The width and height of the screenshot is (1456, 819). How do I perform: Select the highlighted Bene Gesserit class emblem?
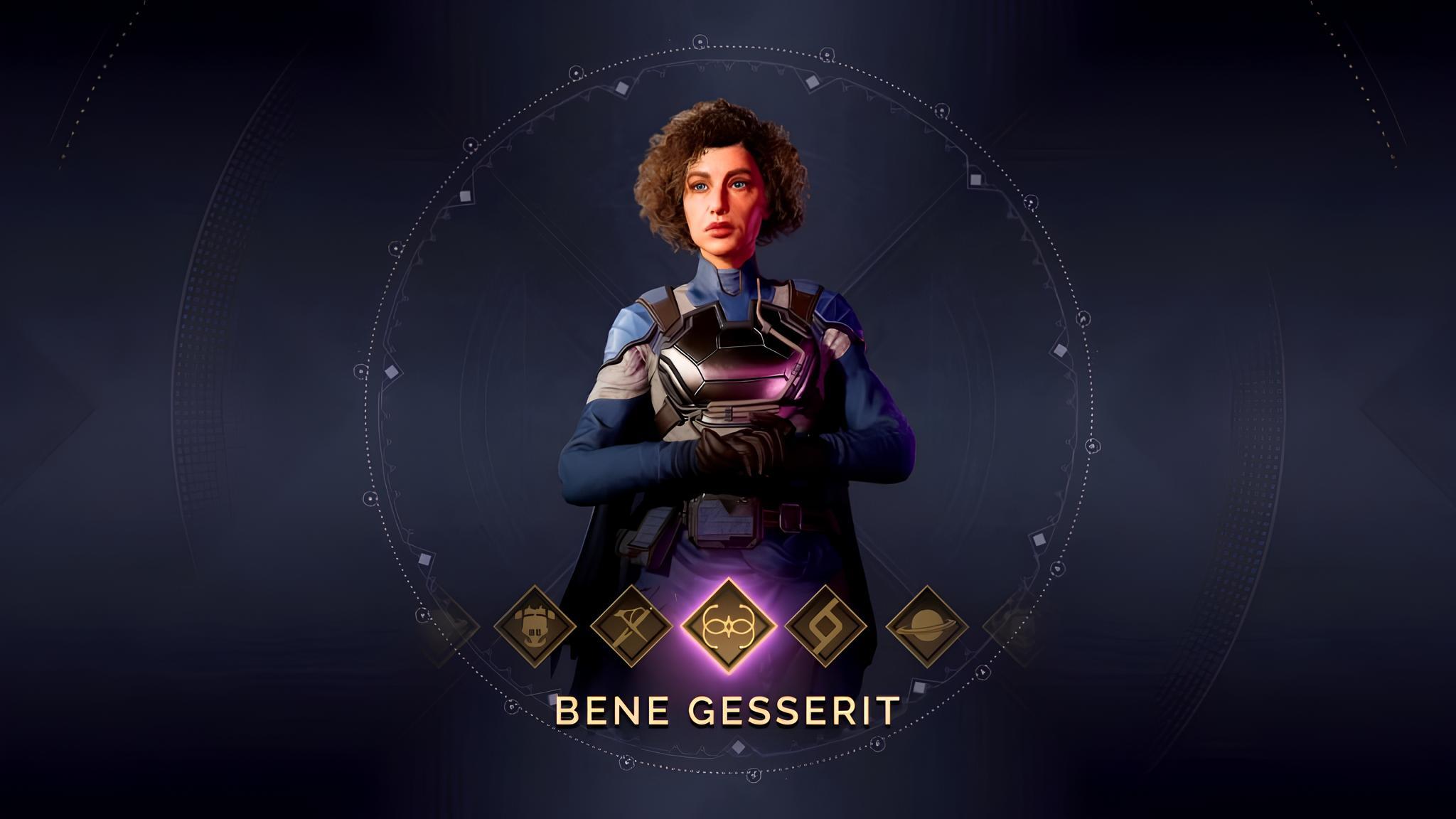[727, 626]
